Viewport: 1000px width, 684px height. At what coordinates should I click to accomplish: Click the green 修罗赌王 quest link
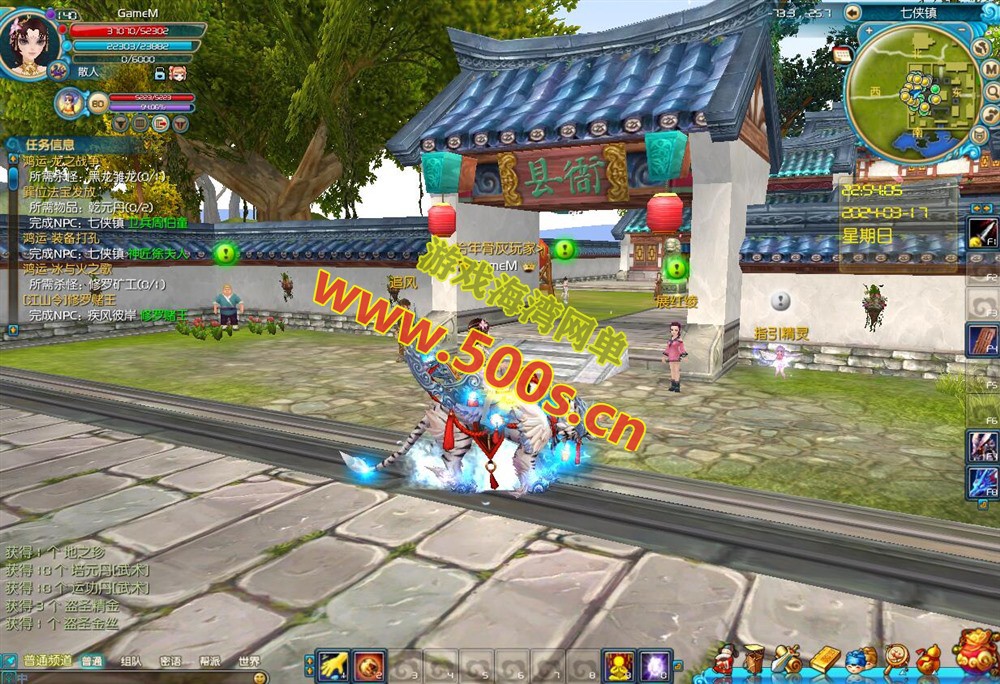163,314
